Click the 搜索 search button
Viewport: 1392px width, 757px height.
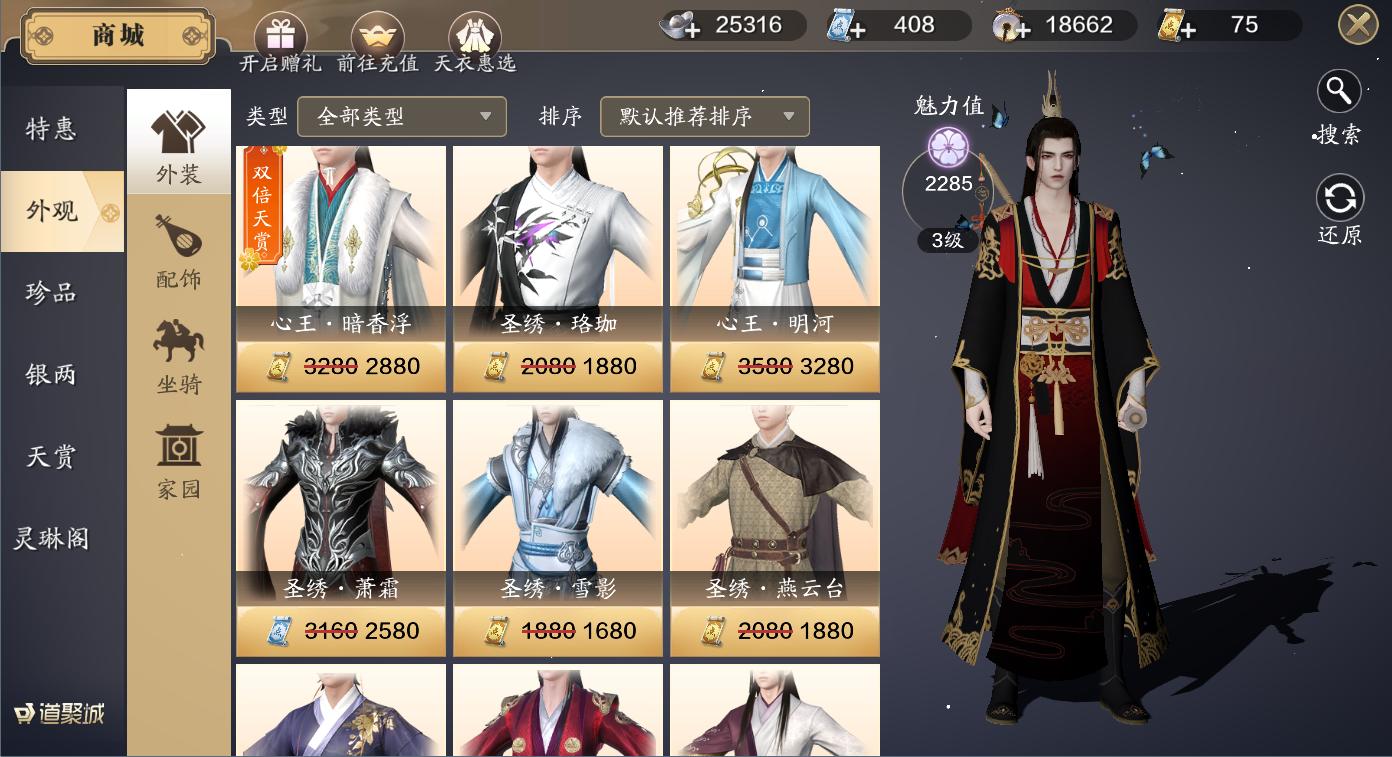[1339, 106]
